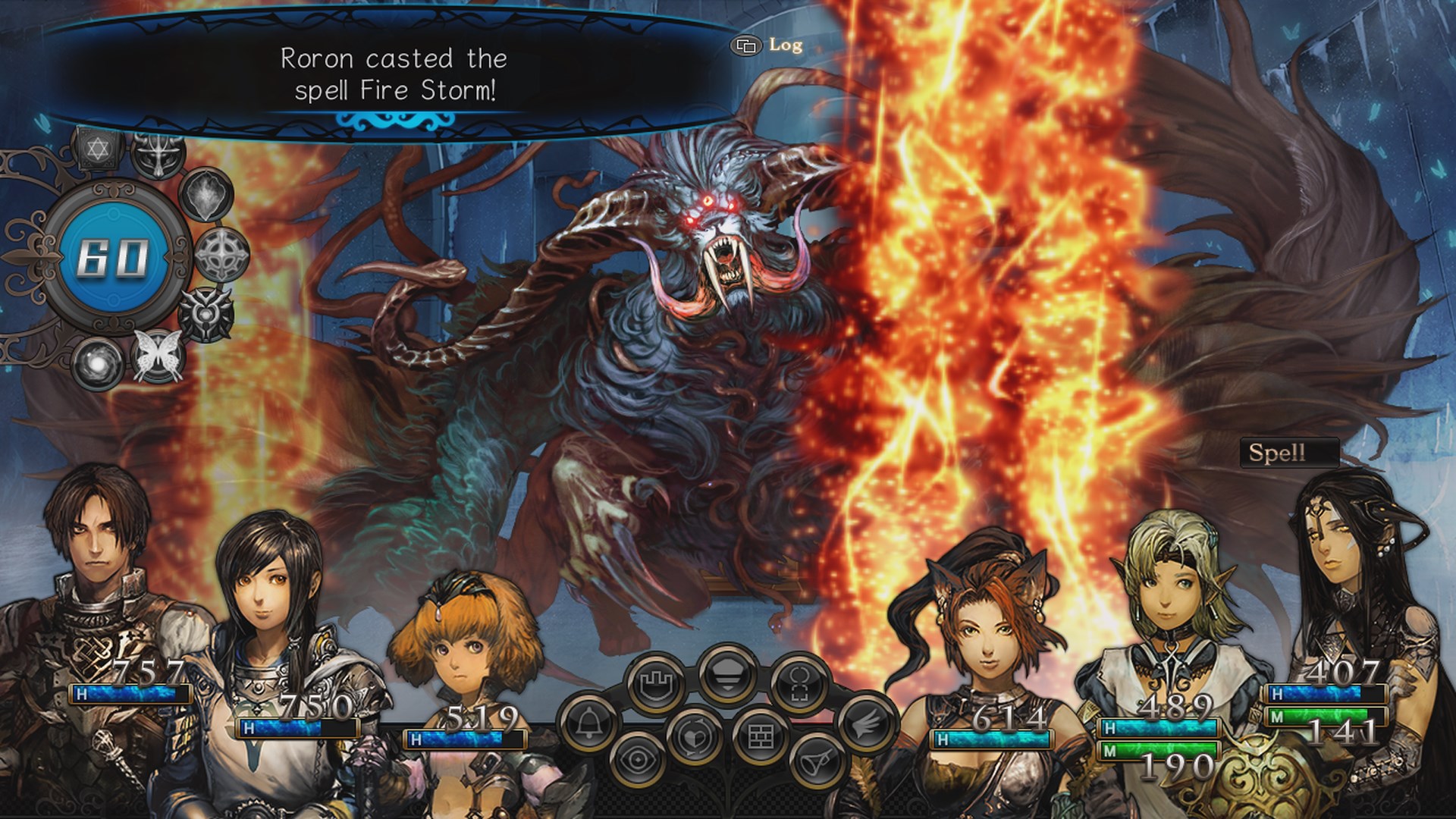The width and height of the screenshot is (1456, 819).
Task: Open the battle Log
Action: (766, 45)
